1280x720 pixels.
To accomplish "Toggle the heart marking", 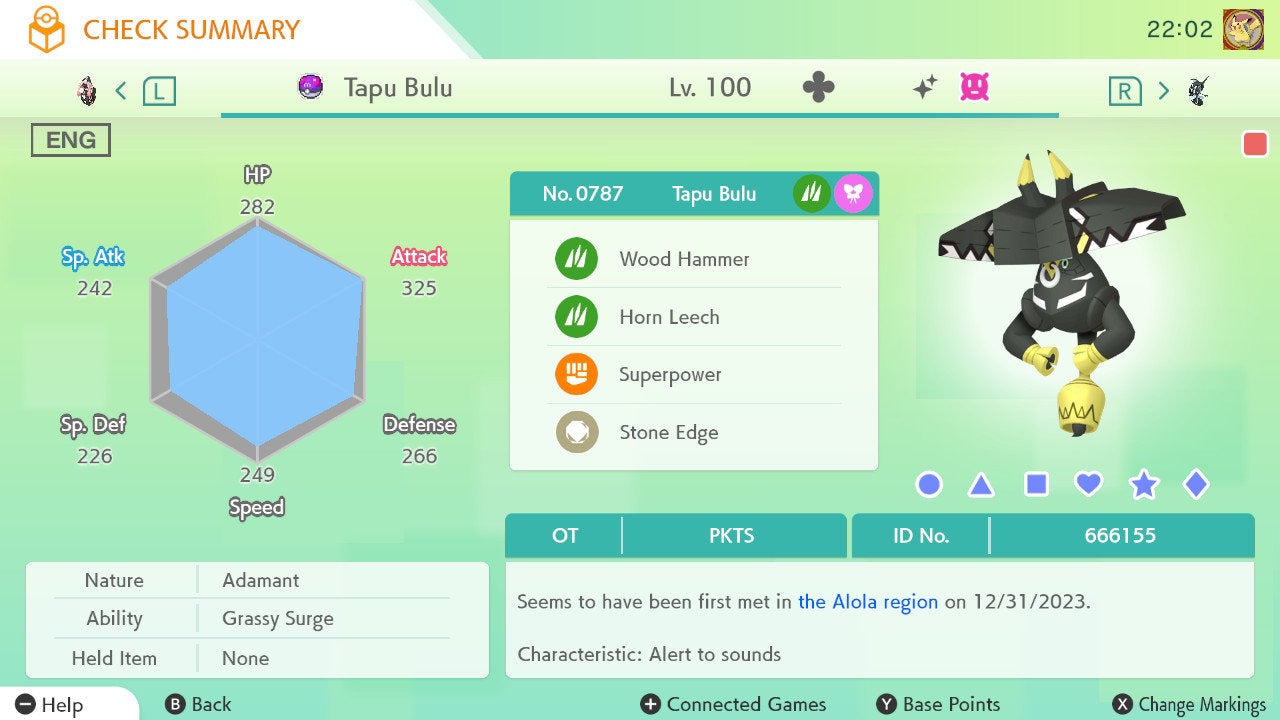I will pos(1088,485).
